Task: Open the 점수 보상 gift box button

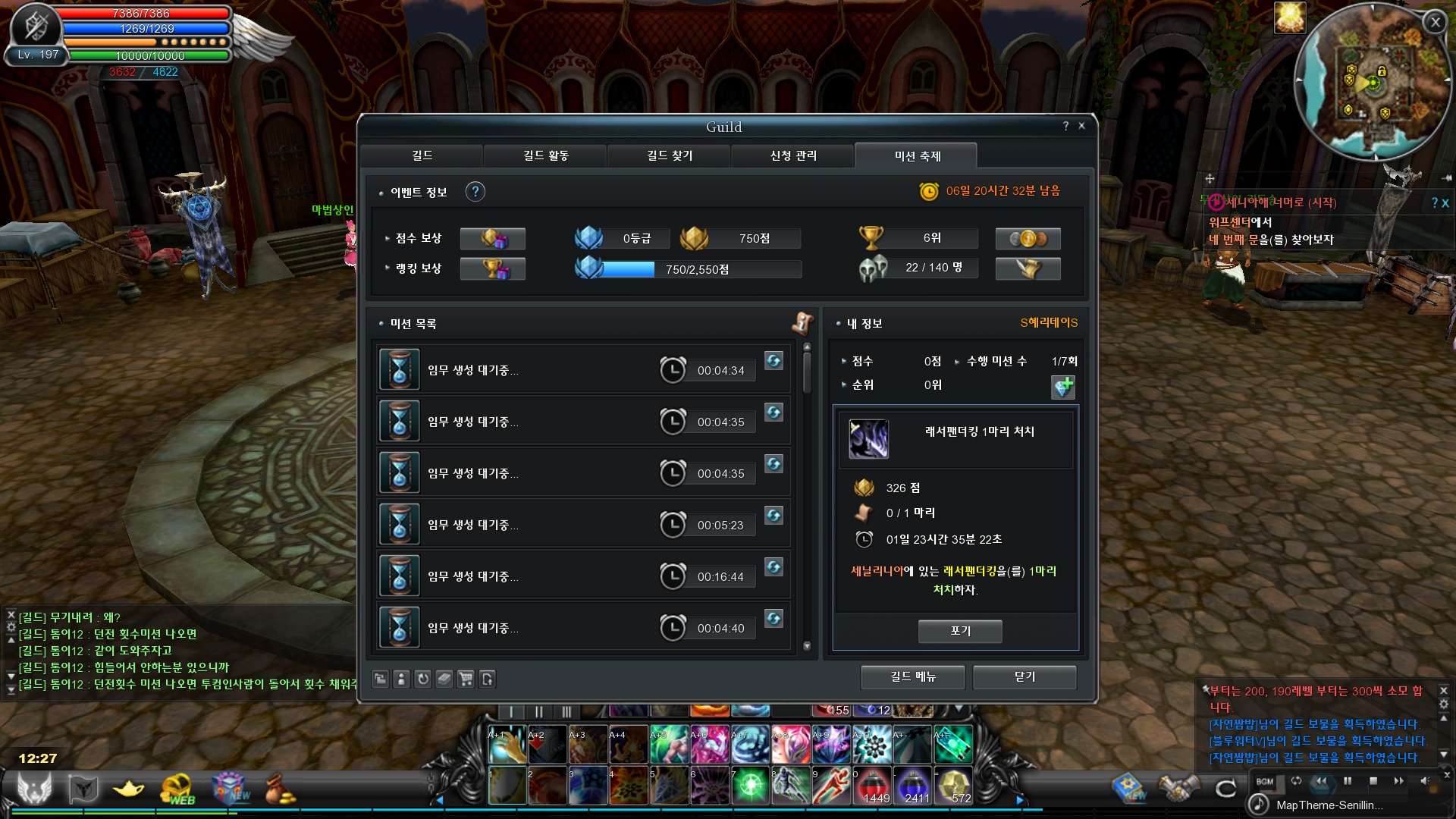Action: (x=493, y=239)
